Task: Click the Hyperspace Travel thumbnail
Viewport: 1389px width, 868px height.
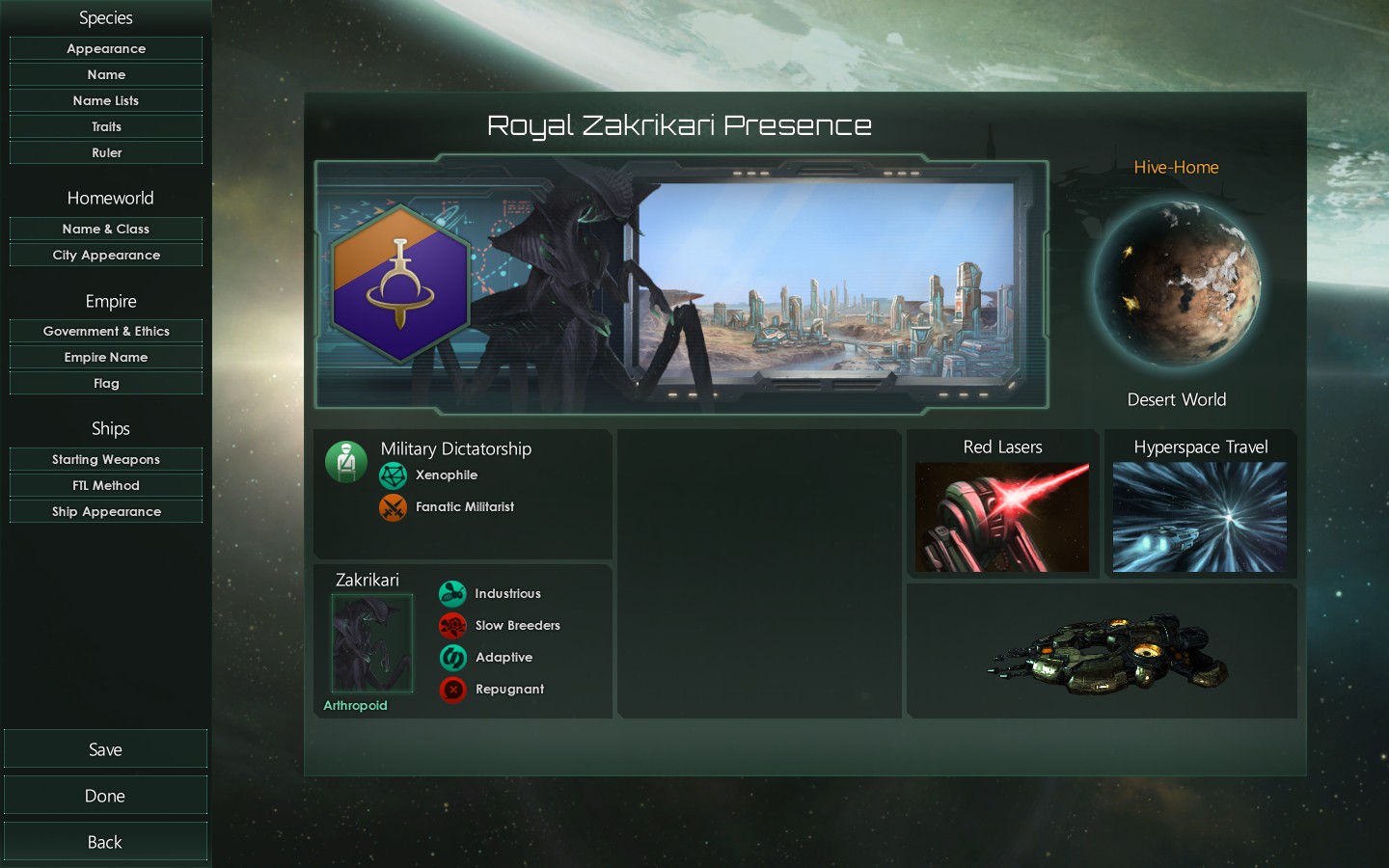Action: 1200,517
